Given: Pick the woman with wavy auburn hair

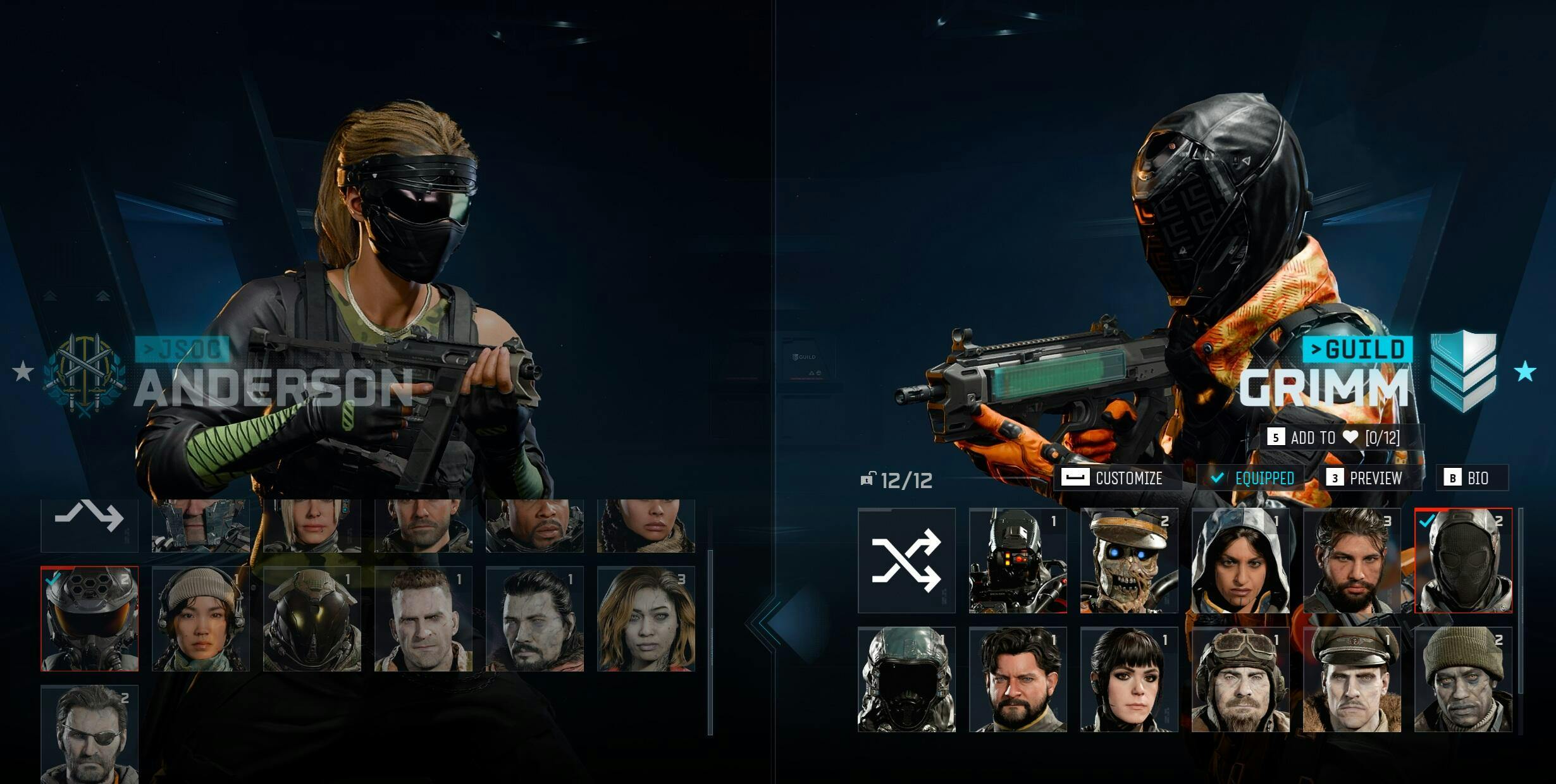Looking at the screenshot, I should [x=646, y=618].
